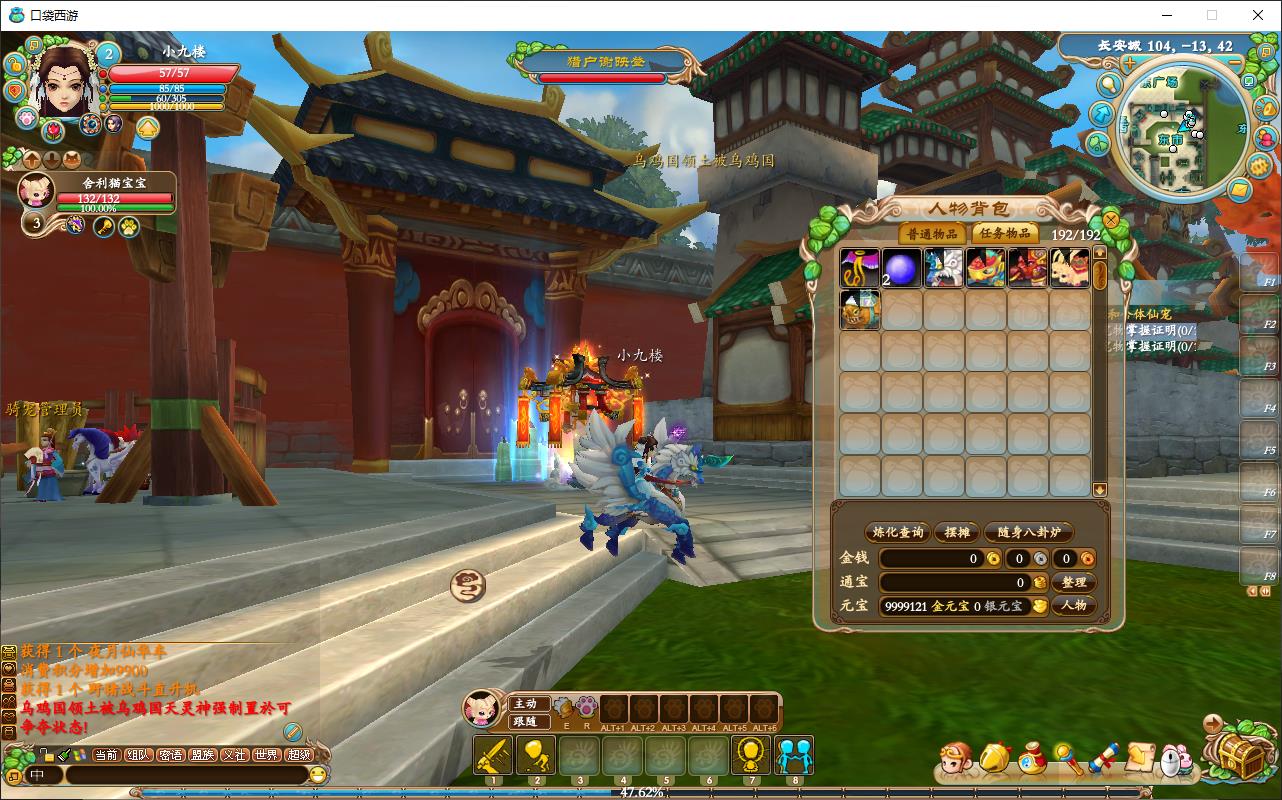Select the 组队 chat channel
Viewport: 1282px width, 800px height.
point(139,755)
